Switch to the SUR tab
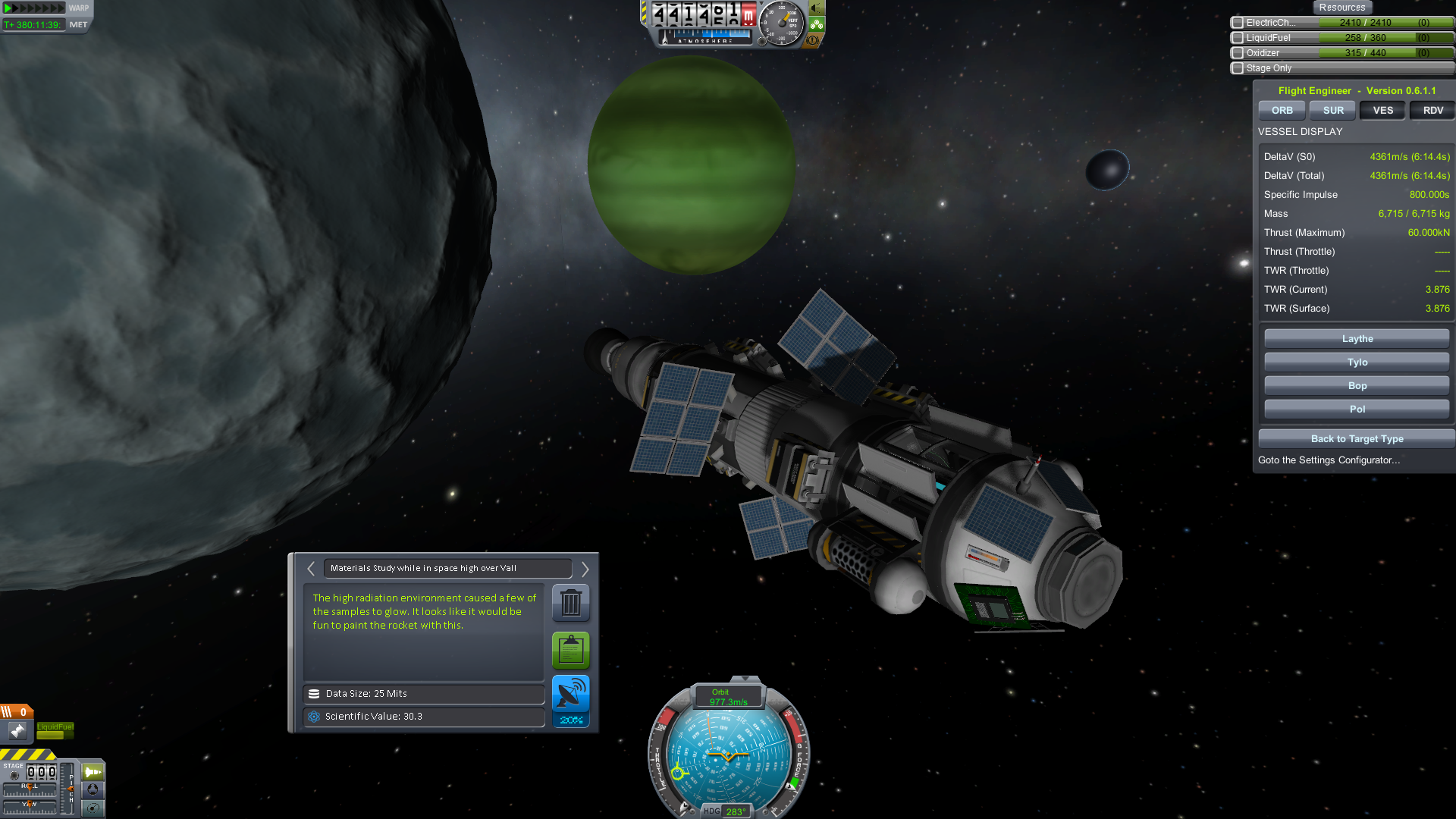This screenshot has width=1456, height=819. coord(1333,111)
